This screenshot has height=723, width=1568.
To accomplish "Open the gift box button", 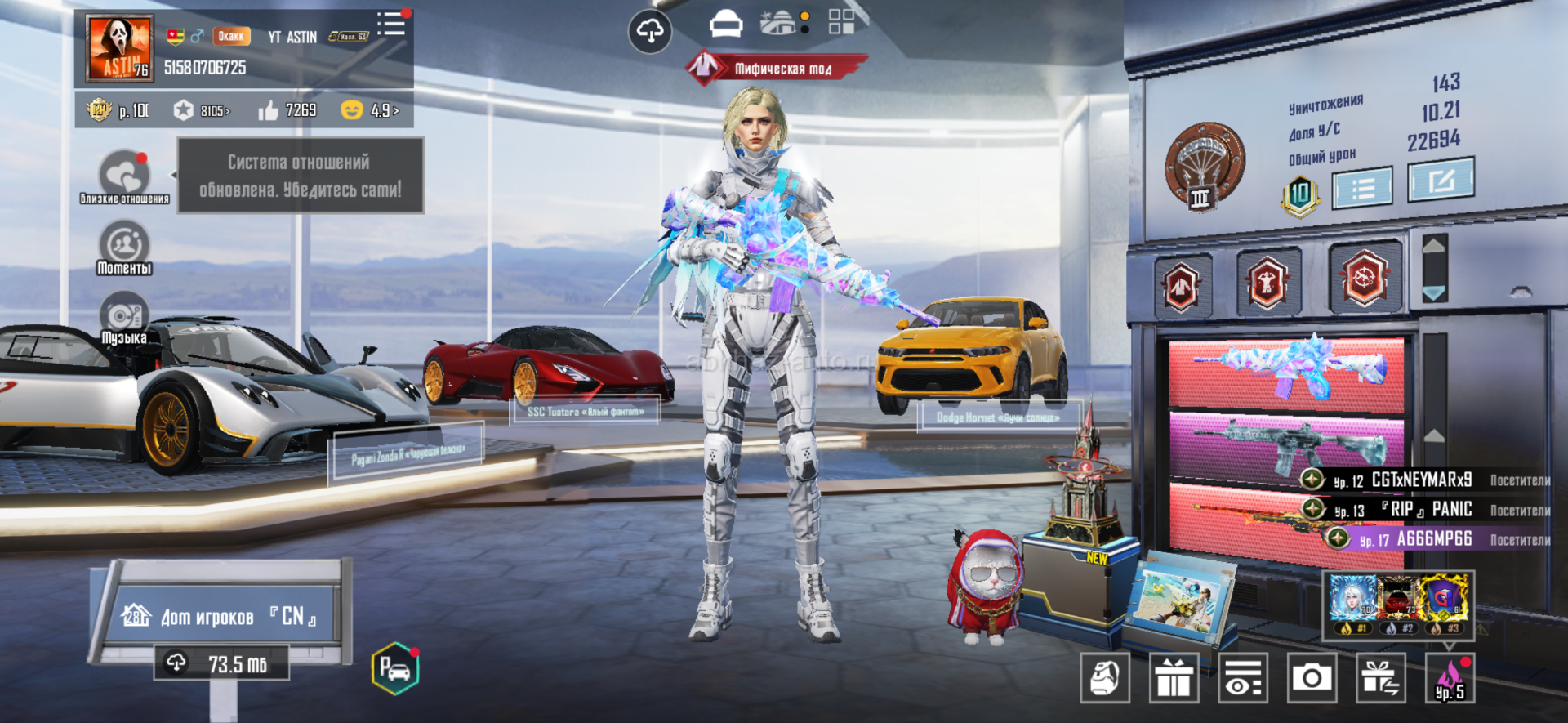I will (x=1174, y=678).
